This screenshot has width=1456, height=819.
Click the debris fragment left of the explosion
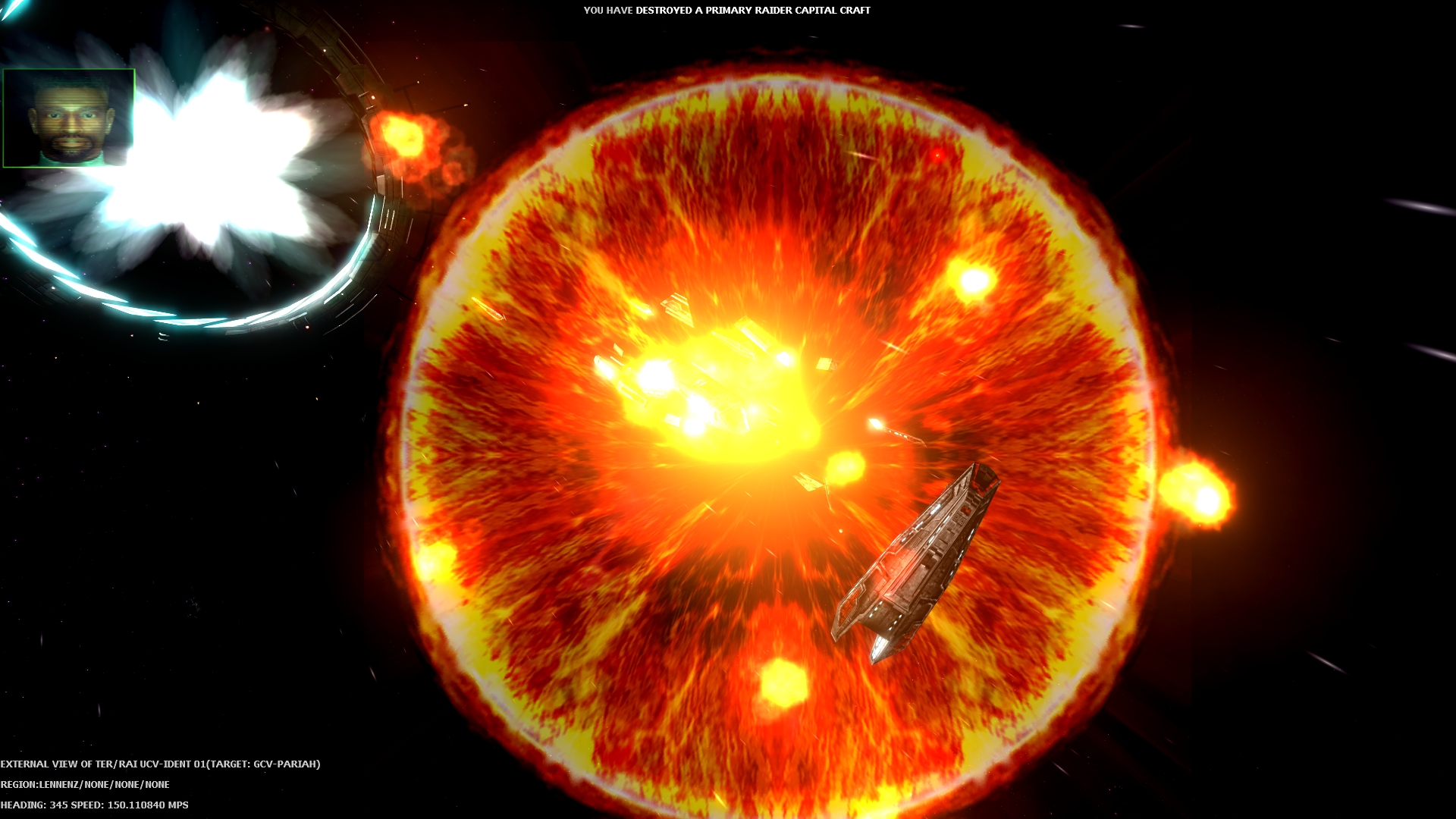(x=489, y=307)
